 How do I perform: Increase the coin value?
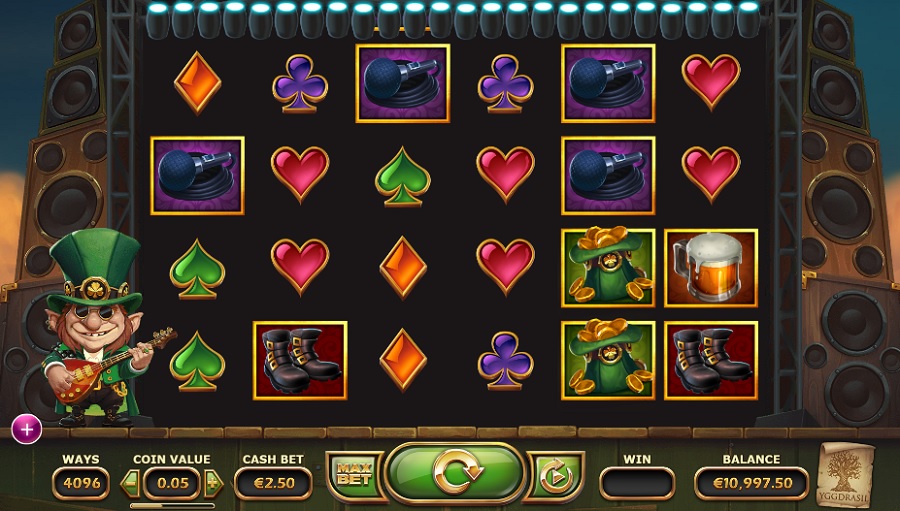212,483
